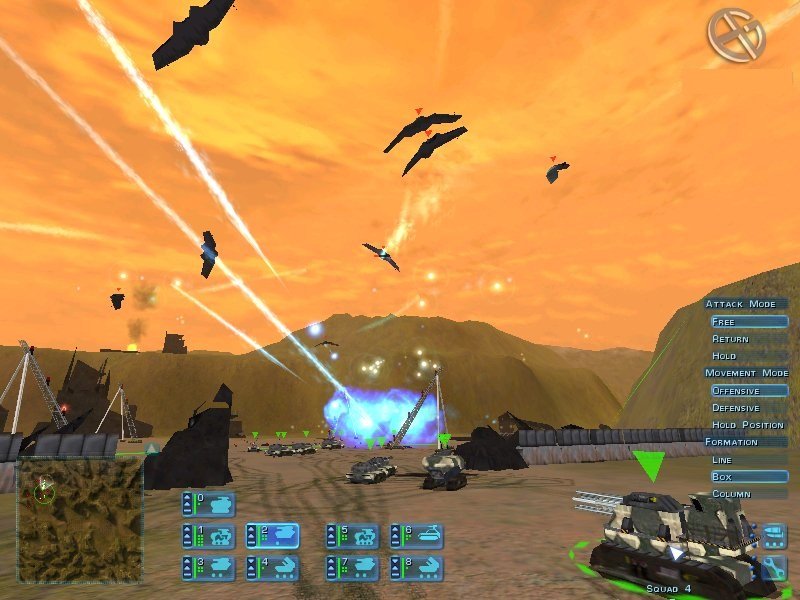Choose the Return attack mode
800x600 pixels.
748,339
